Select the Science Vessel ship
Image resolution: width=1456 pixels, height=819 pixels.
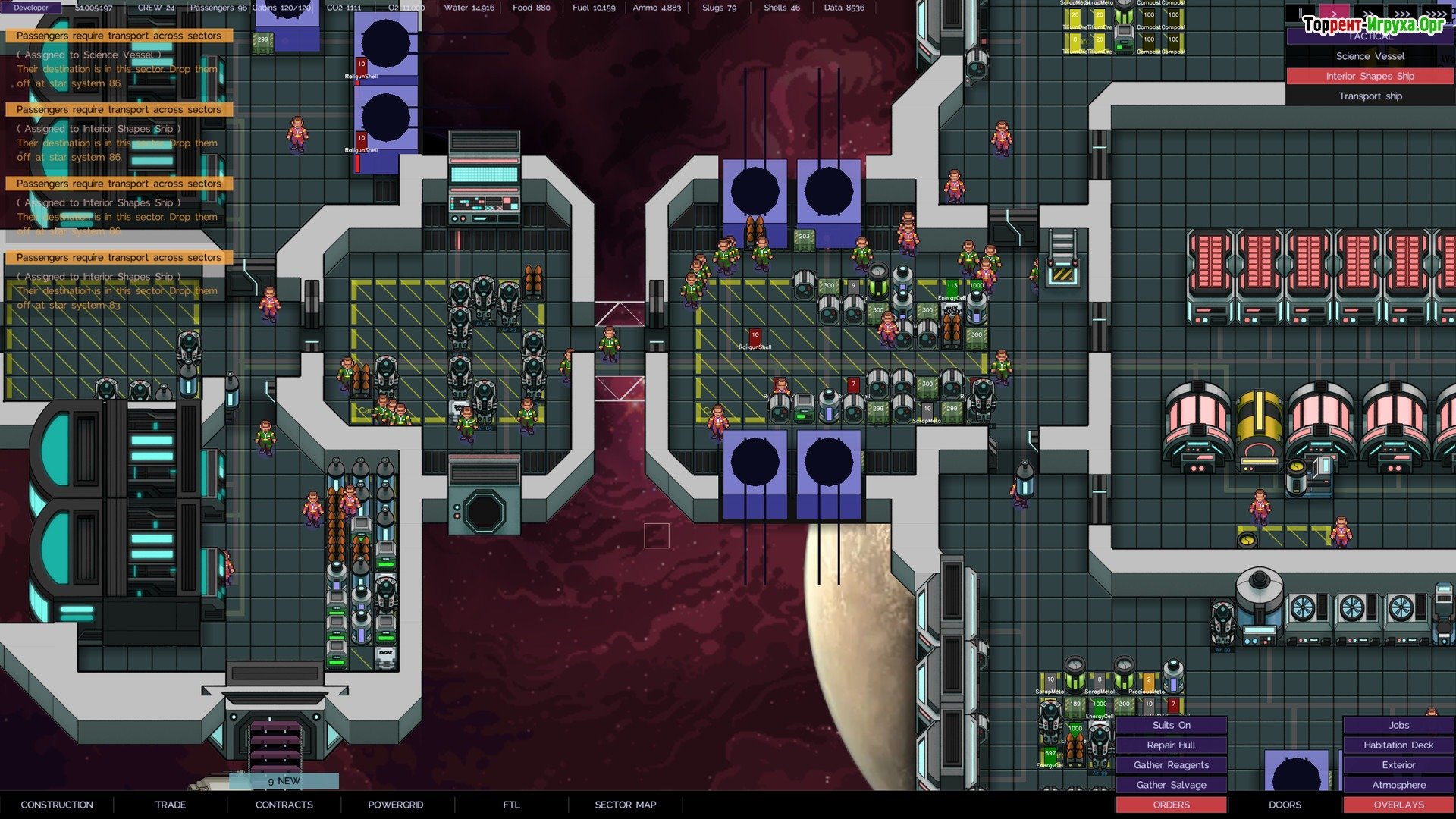1370,56
